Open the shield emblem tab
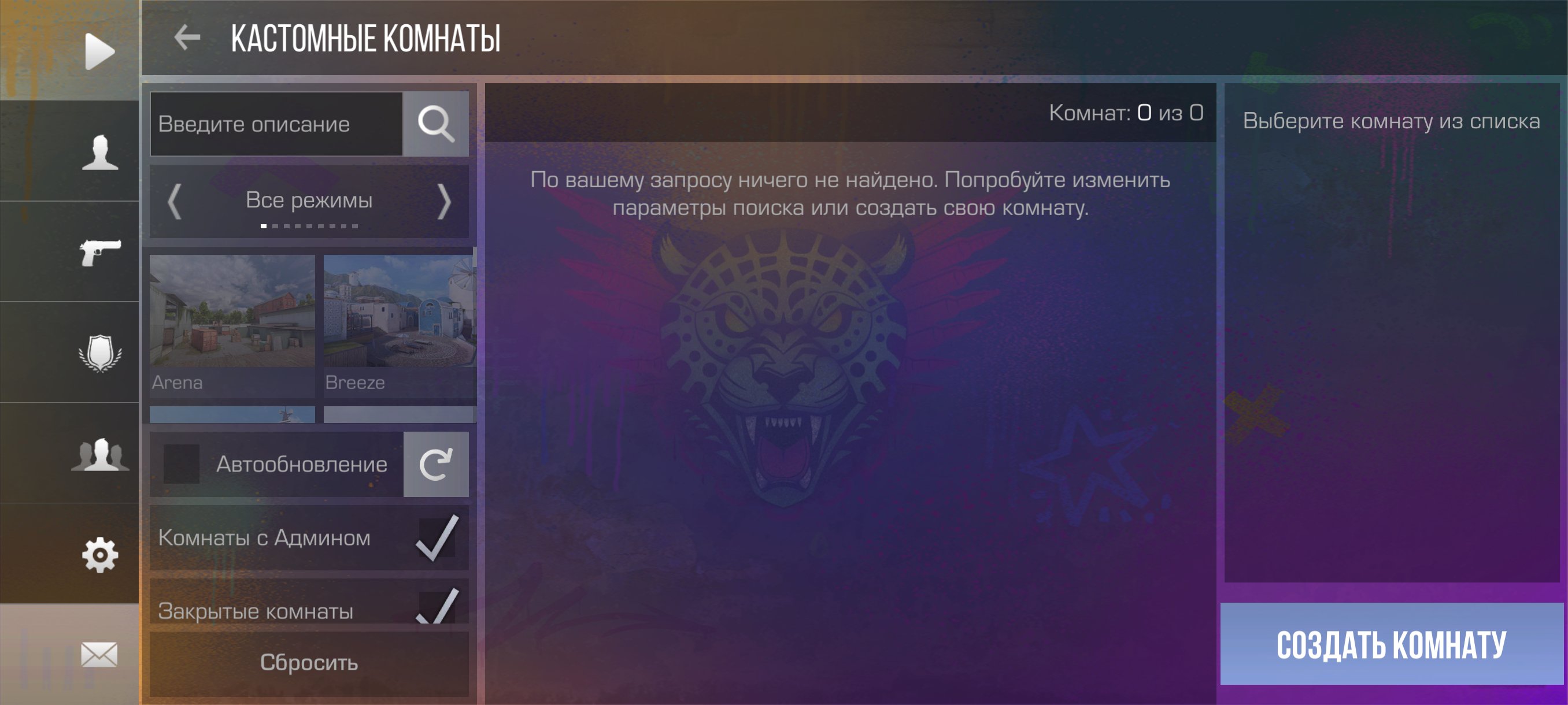 tap(100, 353)
